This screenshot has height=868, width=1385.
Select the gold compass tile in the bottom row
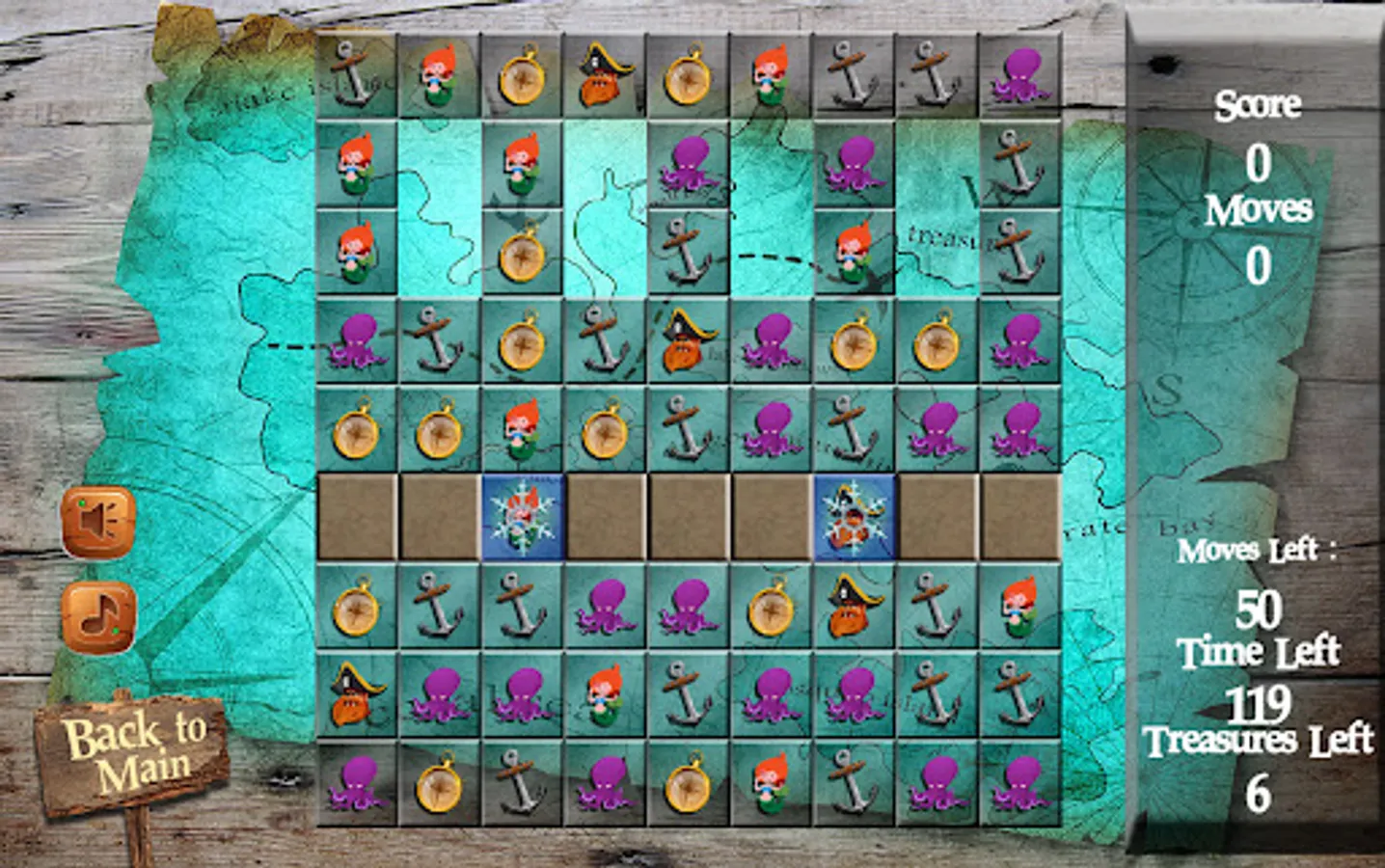(x=438, y=791)
